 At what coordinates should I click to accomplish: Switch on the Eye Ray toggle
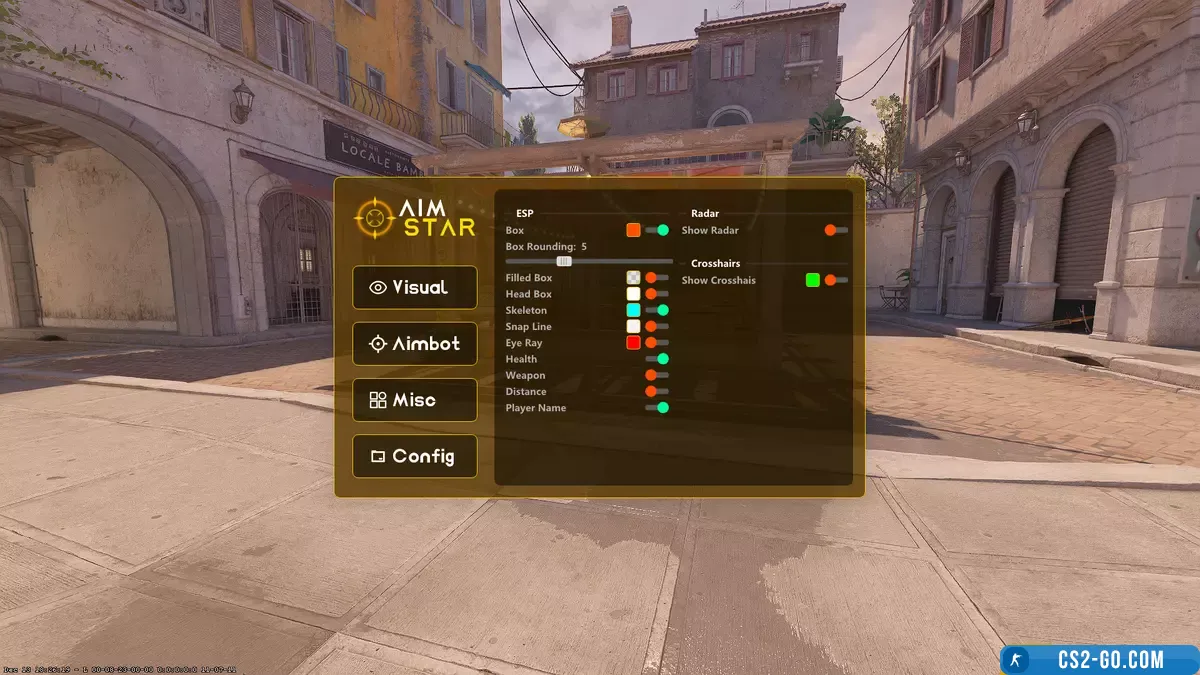(657, 343)
